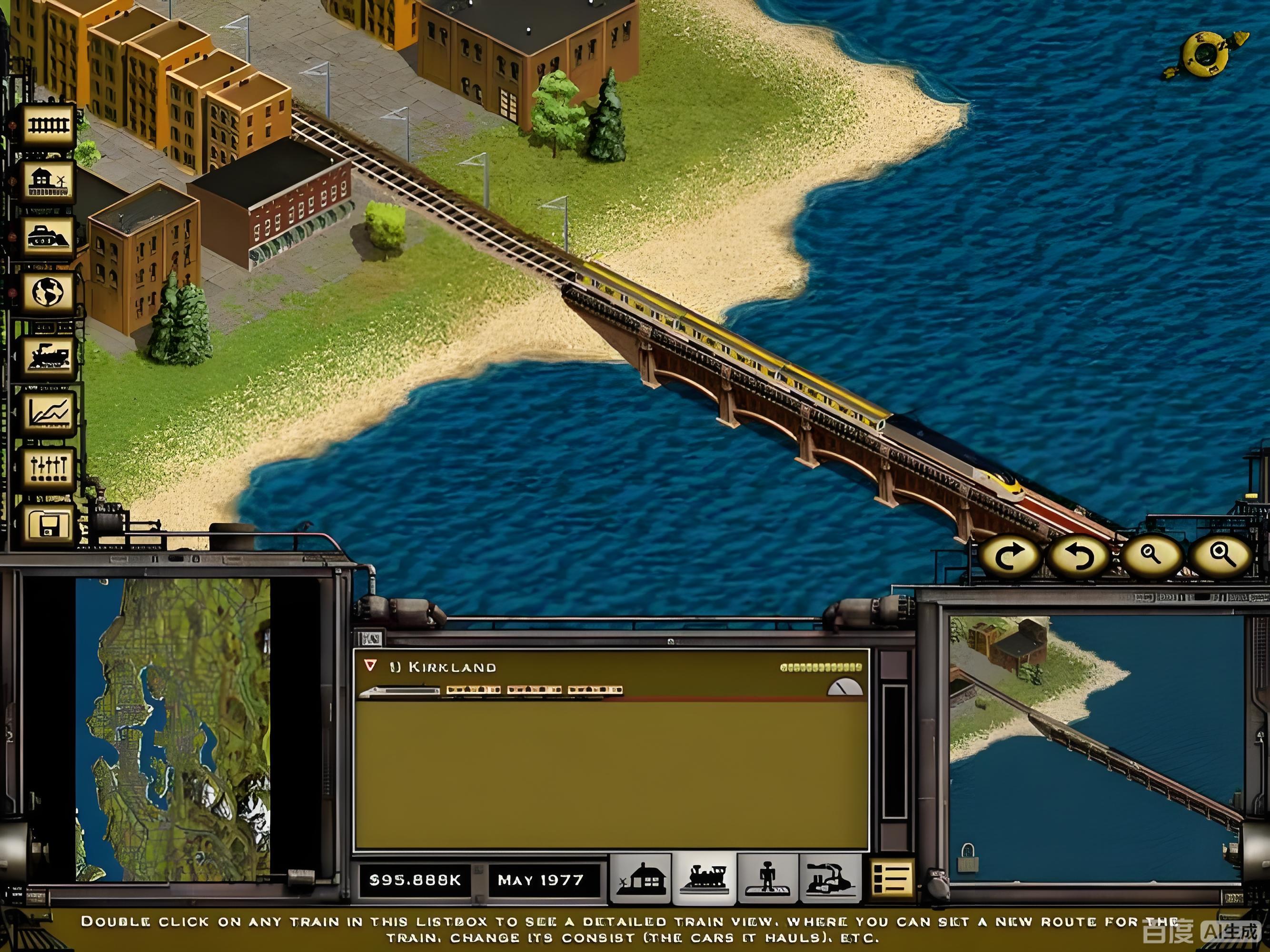Open the control panel sliders icon
1270x952 pixels.
coord(48,468)
